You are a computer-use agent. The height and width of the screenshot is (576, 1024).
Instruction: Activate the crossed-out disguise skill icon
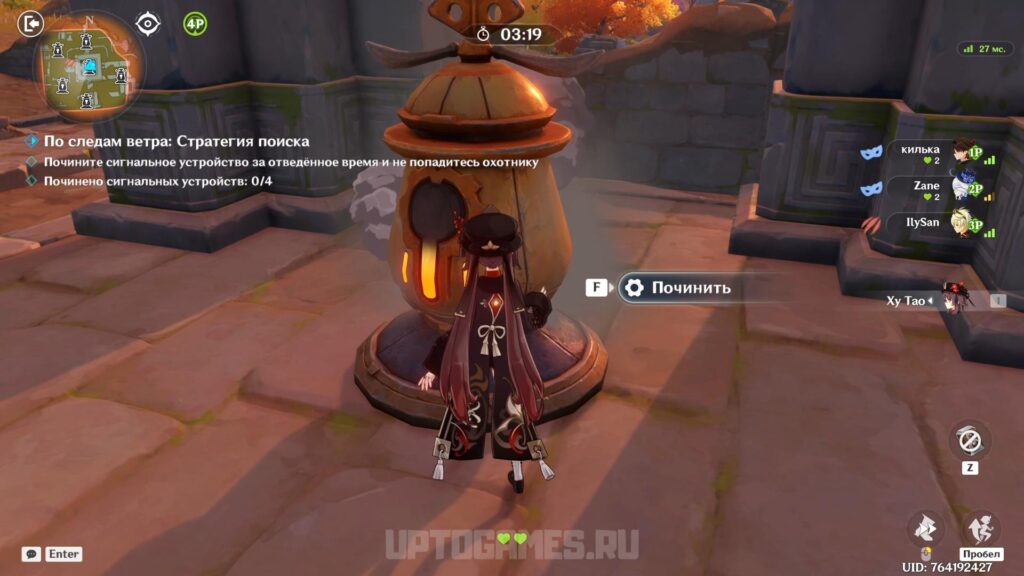tap(969, 439)
